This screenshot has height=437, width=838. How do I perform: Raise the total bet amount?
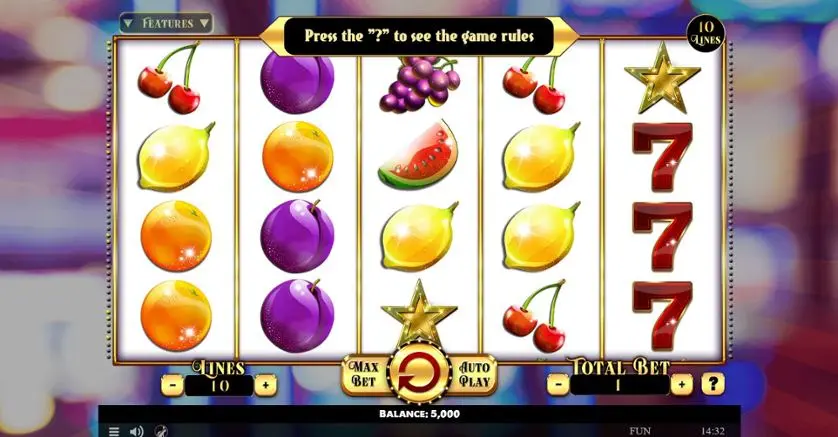click(682, 383)
